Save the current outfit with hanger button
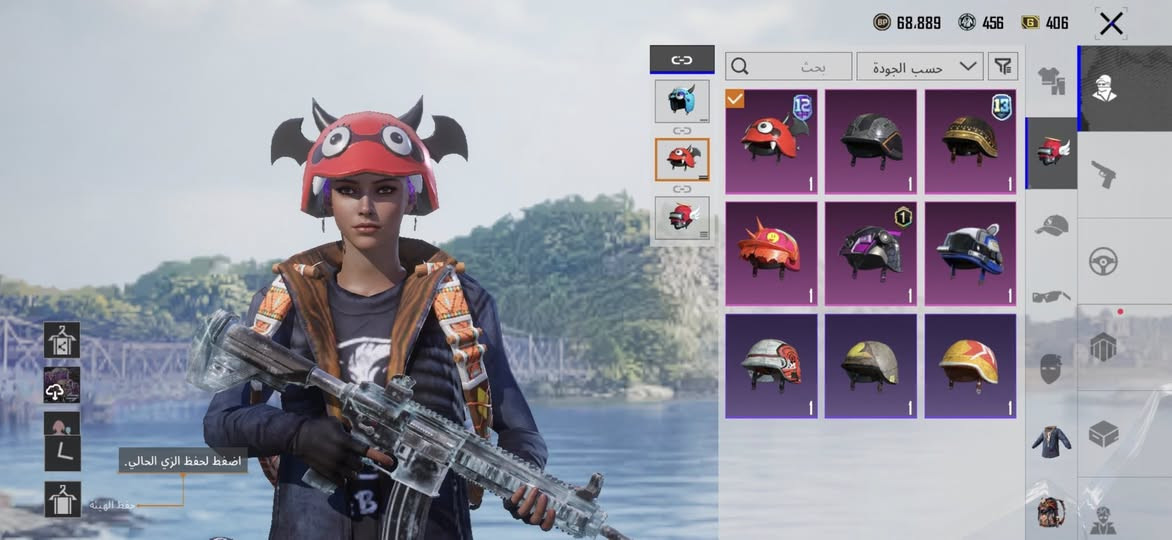The width and height of the screenshot is (1172, 540). tap(62, 498)
